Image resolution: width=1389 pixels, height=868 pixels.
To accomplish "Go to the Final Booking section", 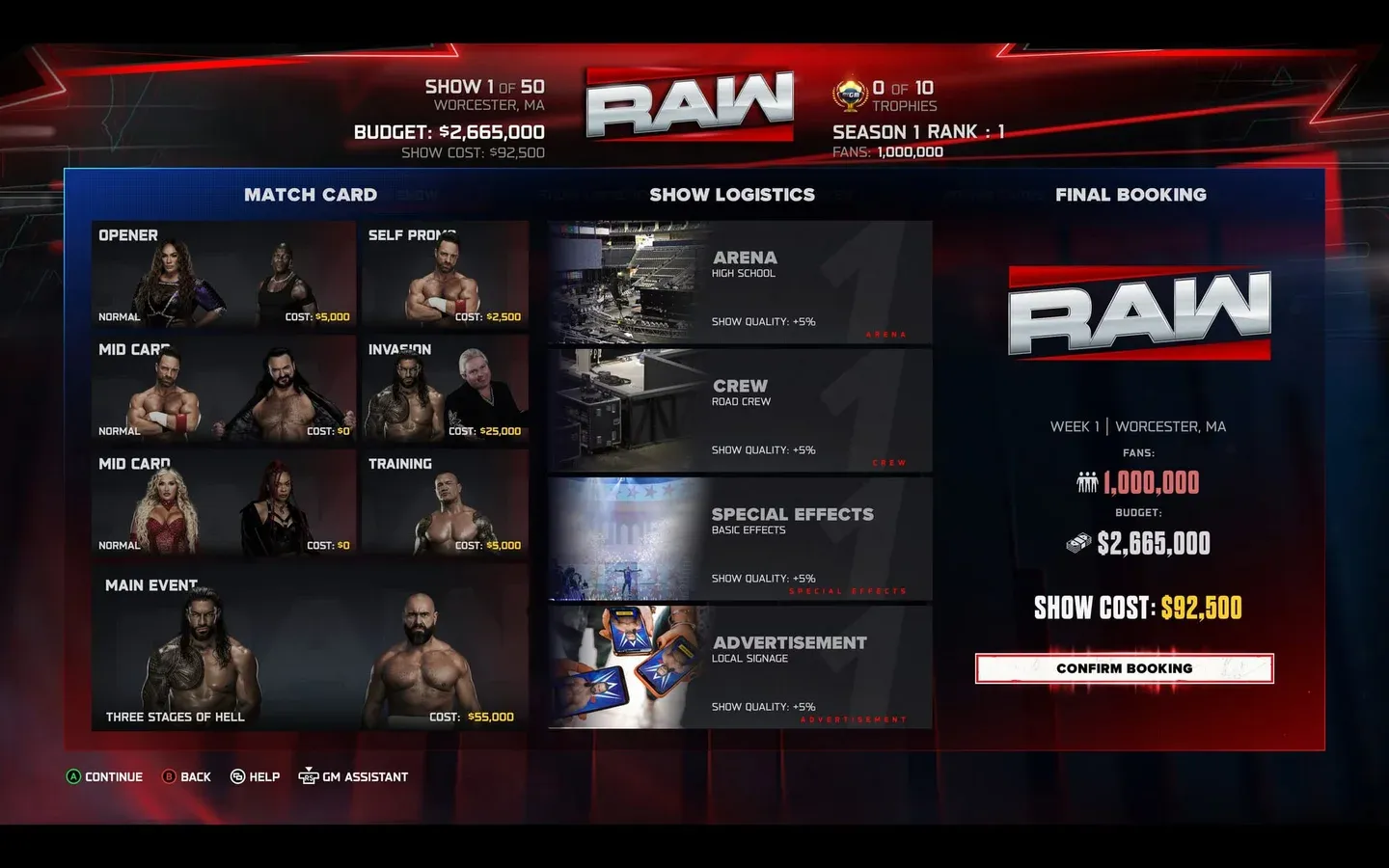I will point(1130,195).
